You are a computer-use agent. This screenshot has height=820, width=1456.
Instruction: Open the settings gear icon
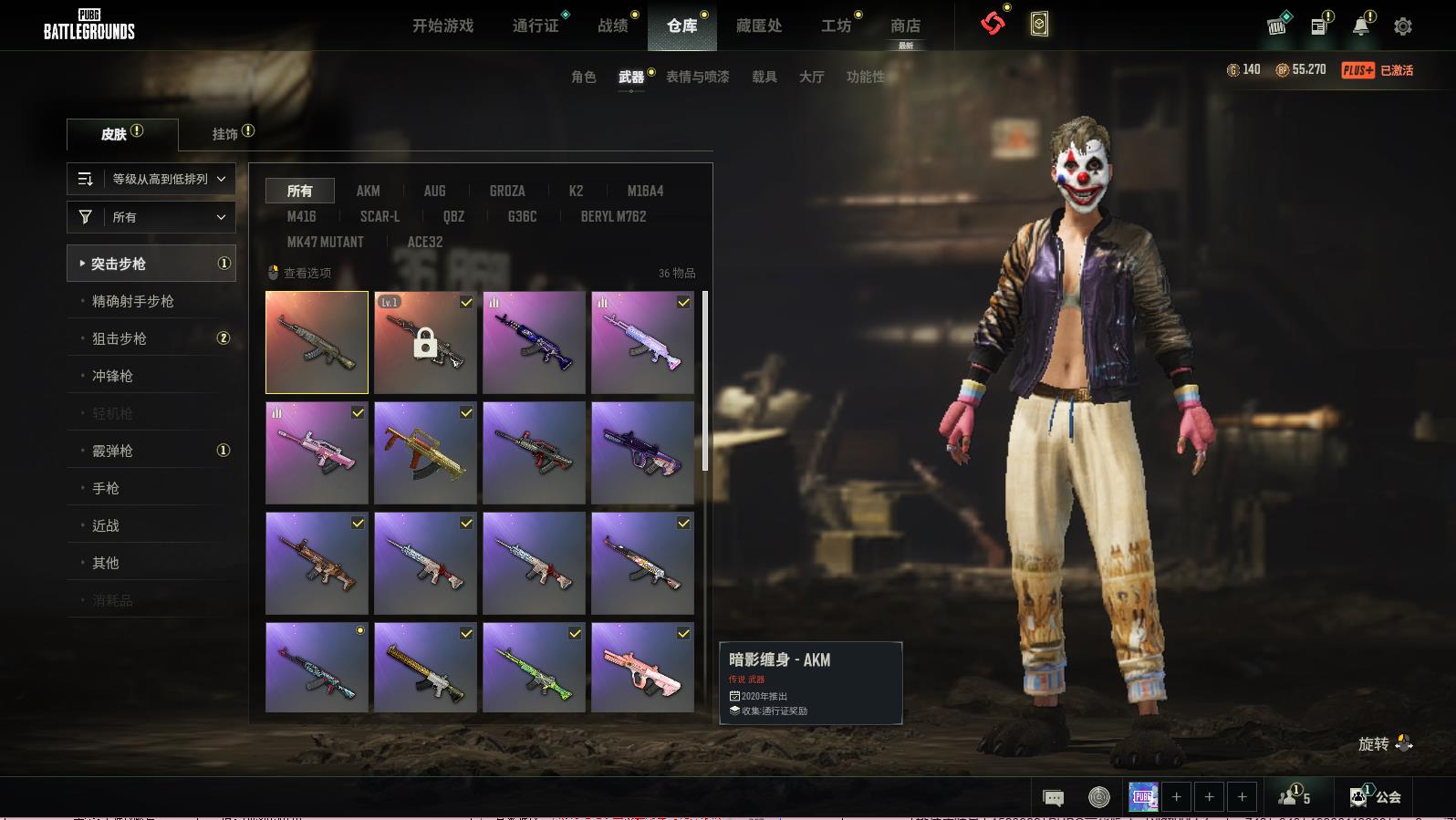coord(1403,26)
